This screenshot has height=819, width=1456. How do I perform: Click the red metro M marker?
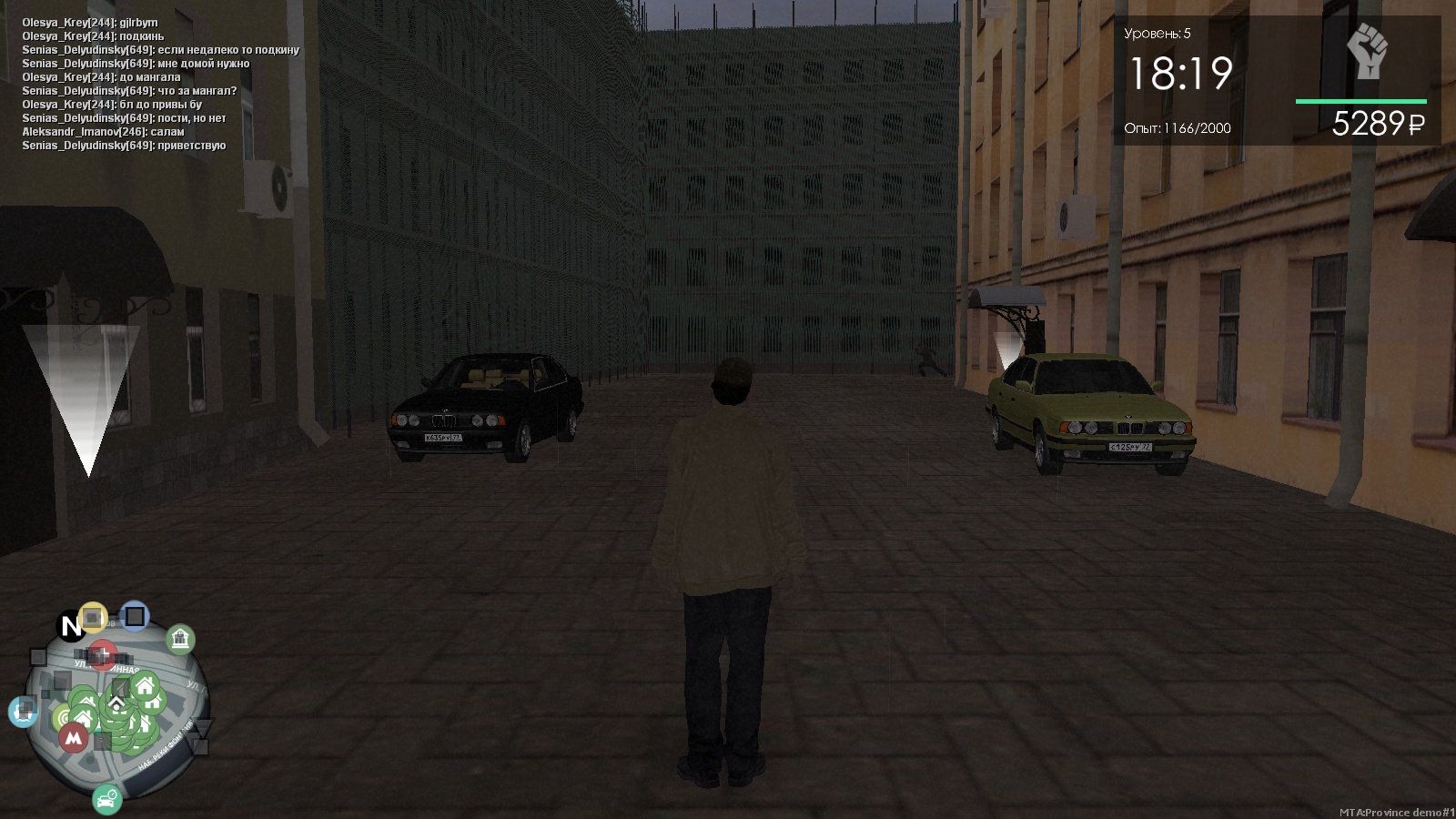click(74, 738)
